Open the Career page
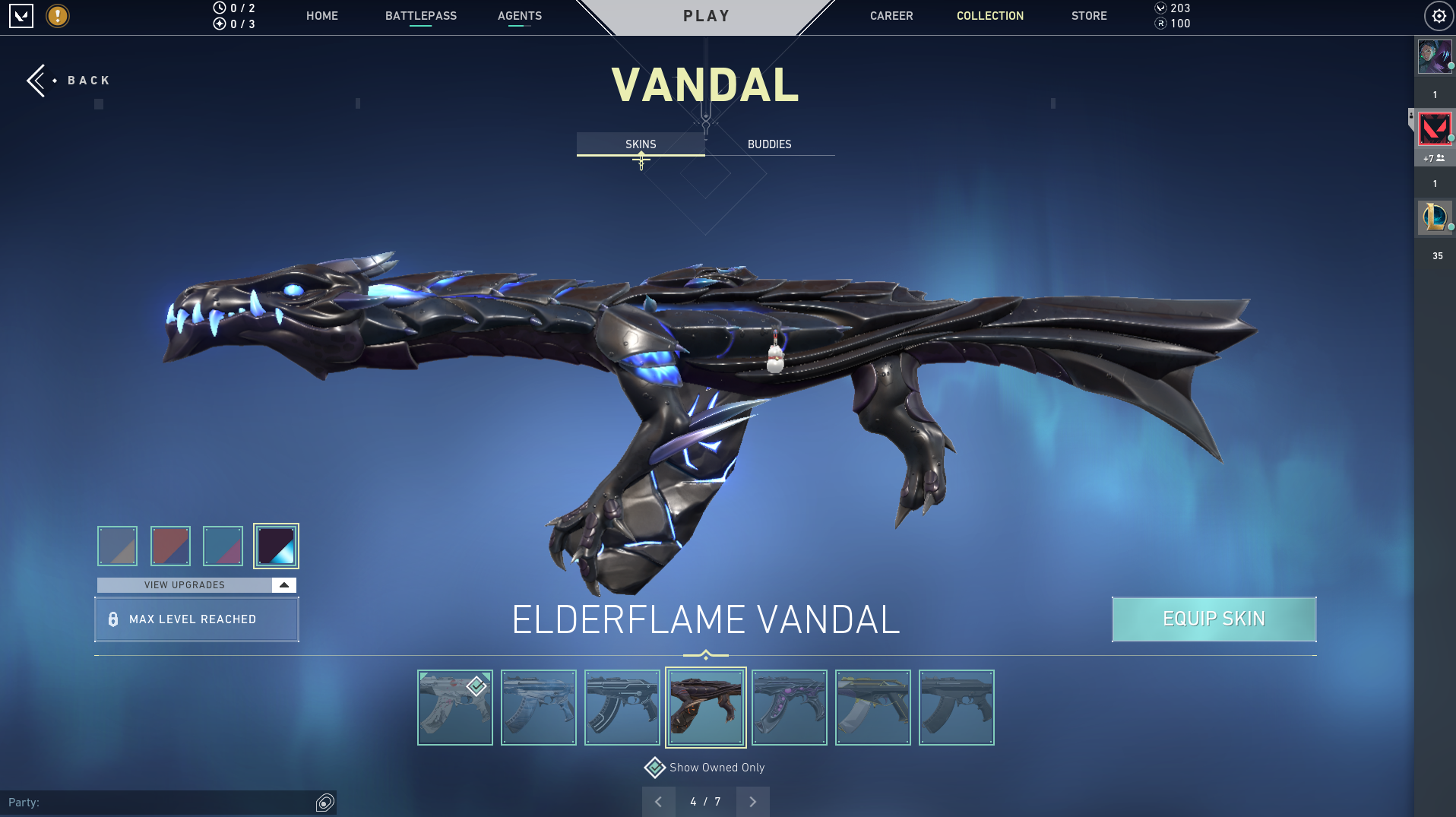Screen dimensions: 1456x817 pyautogui.click(x=891, y=16)
